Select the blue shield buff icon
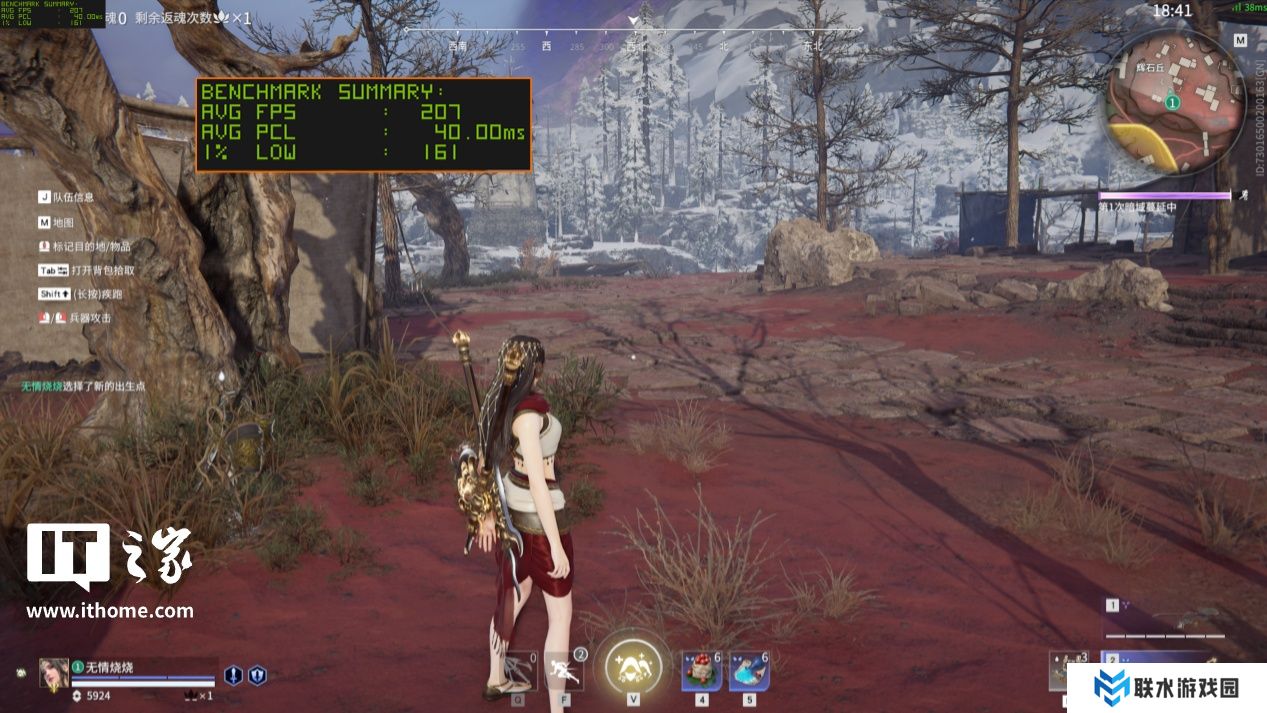The width and height of the screenshot is (1267, 713). point(257,675)
